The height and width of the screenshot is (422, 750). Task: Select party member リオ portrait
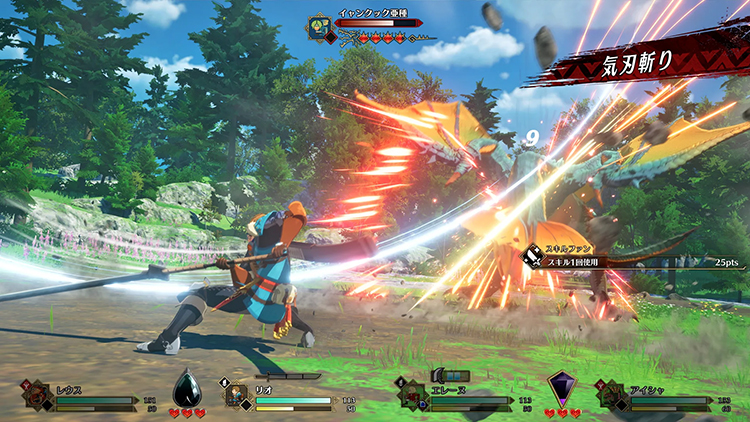click(x=235, y=394)
